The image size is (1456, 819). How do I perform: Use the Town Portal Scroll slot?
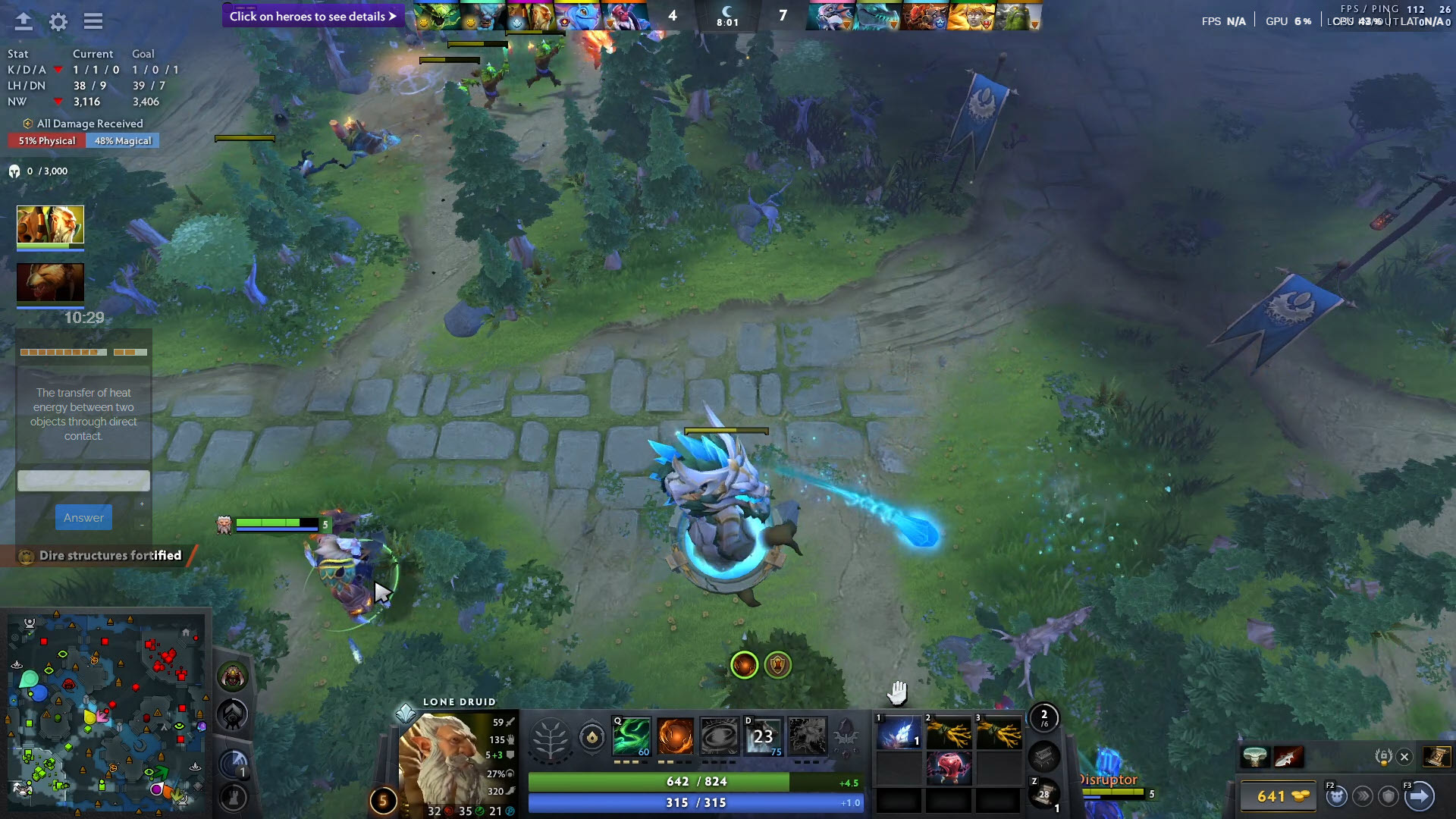click(1043, 794)
